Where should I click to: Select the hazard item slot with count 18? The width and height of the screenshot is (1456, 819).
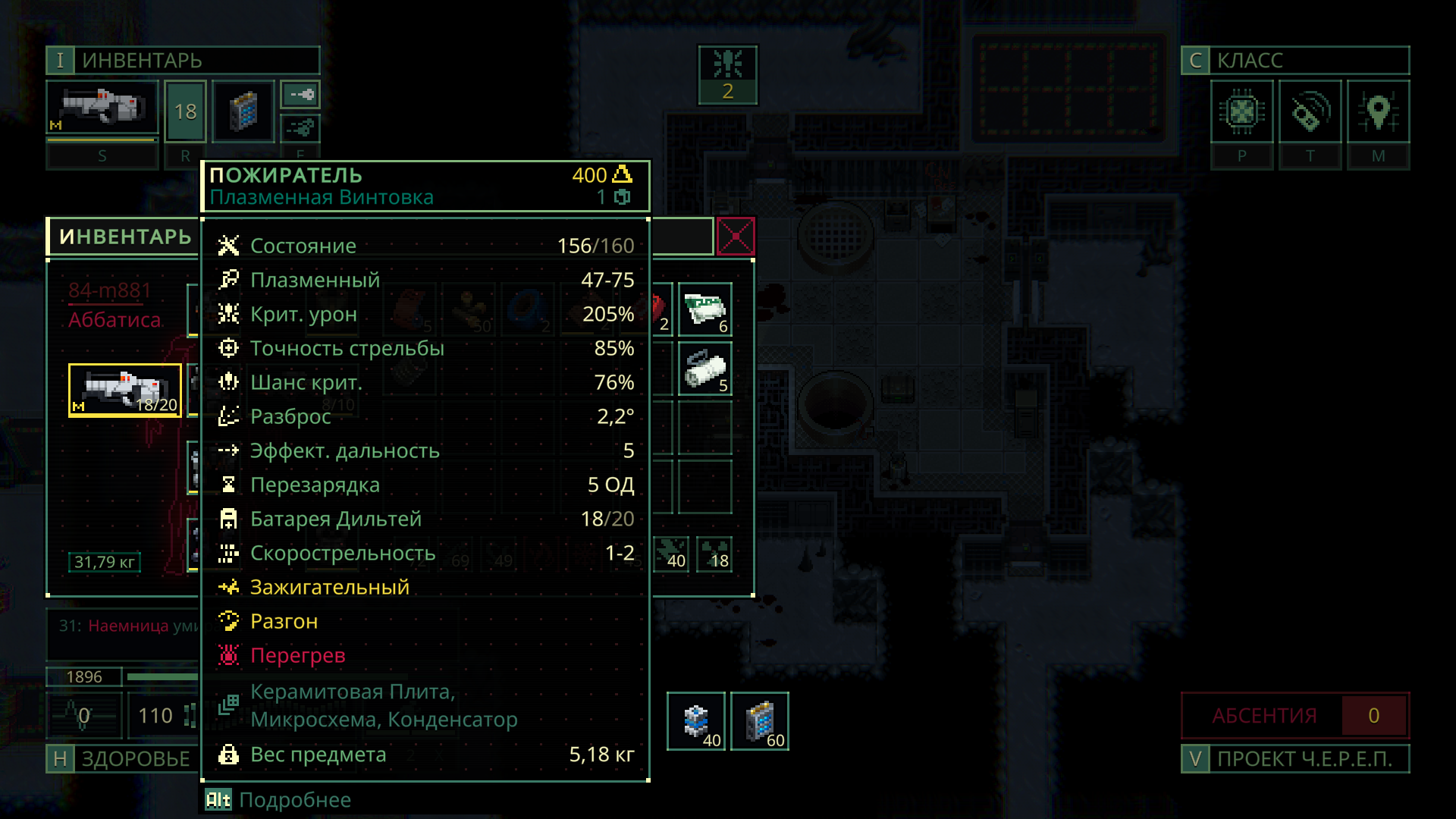pyautogui.click(x=714, y=554)
